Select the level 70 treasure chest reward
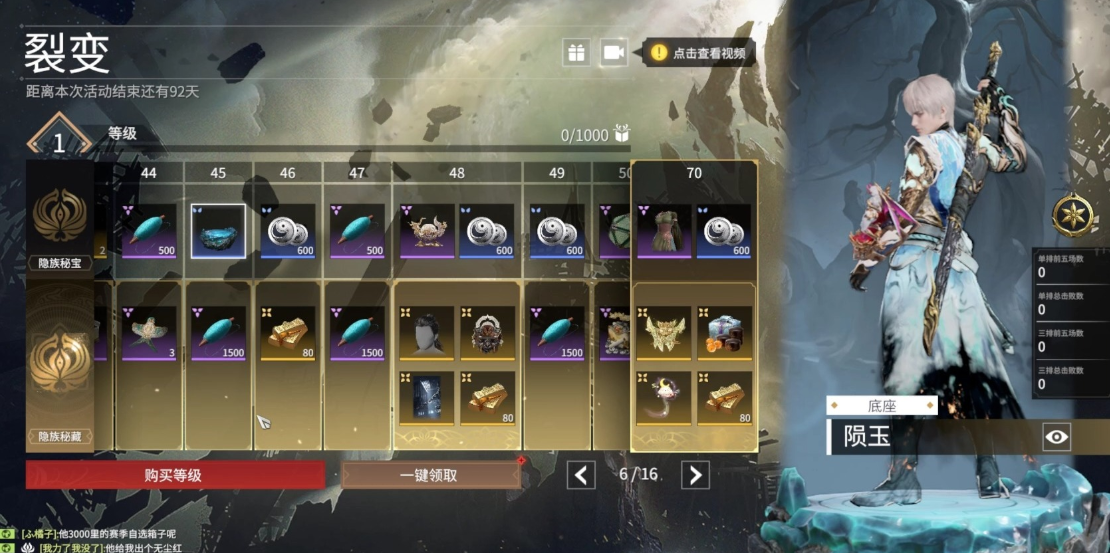 point(725,333)
